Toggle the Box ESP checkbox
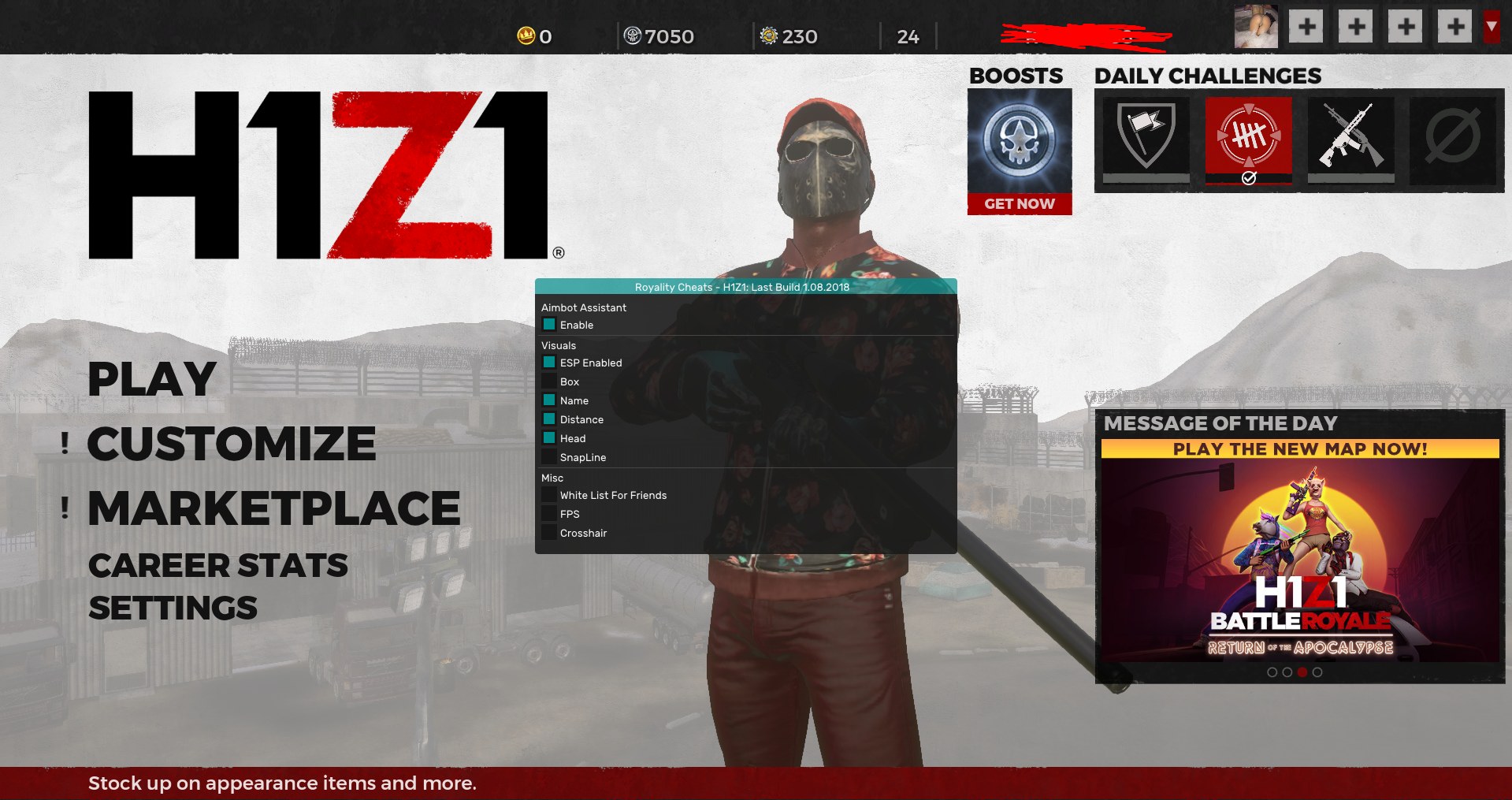The image size is (1512, 800). point(548,381)
